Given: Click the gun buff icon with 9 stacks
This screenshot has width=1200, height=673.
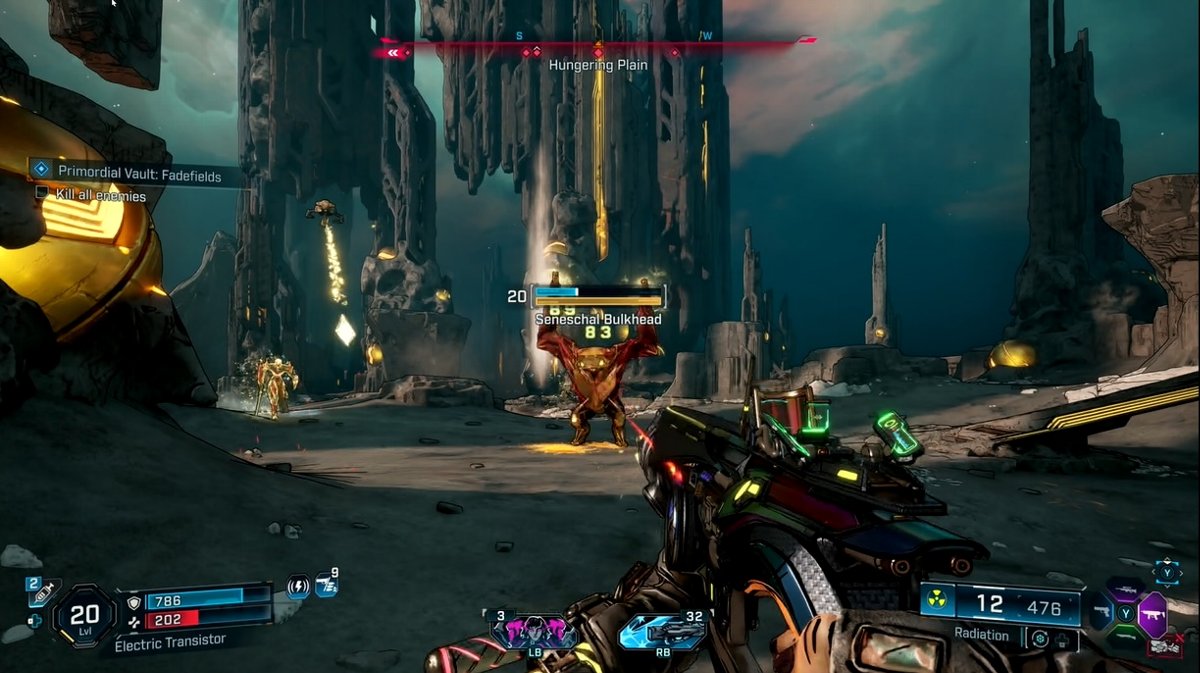Looking at the screenshot, I should pyautogui.click(x=326, y=586).
